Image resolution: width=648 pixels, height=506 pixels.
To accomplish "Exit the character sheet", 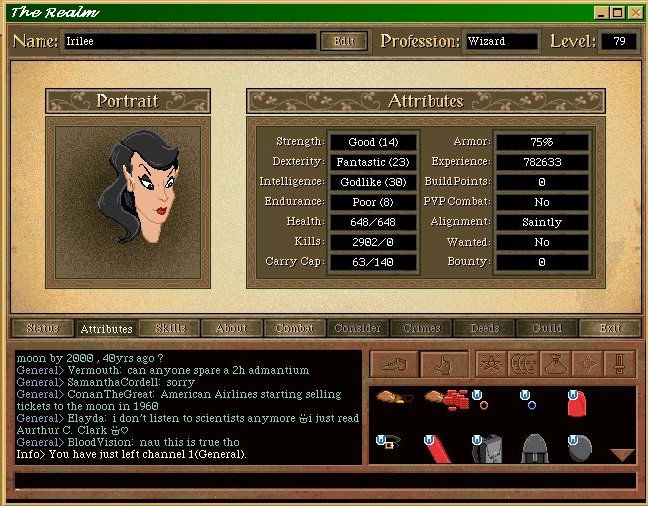I will [x=609, y=328].
